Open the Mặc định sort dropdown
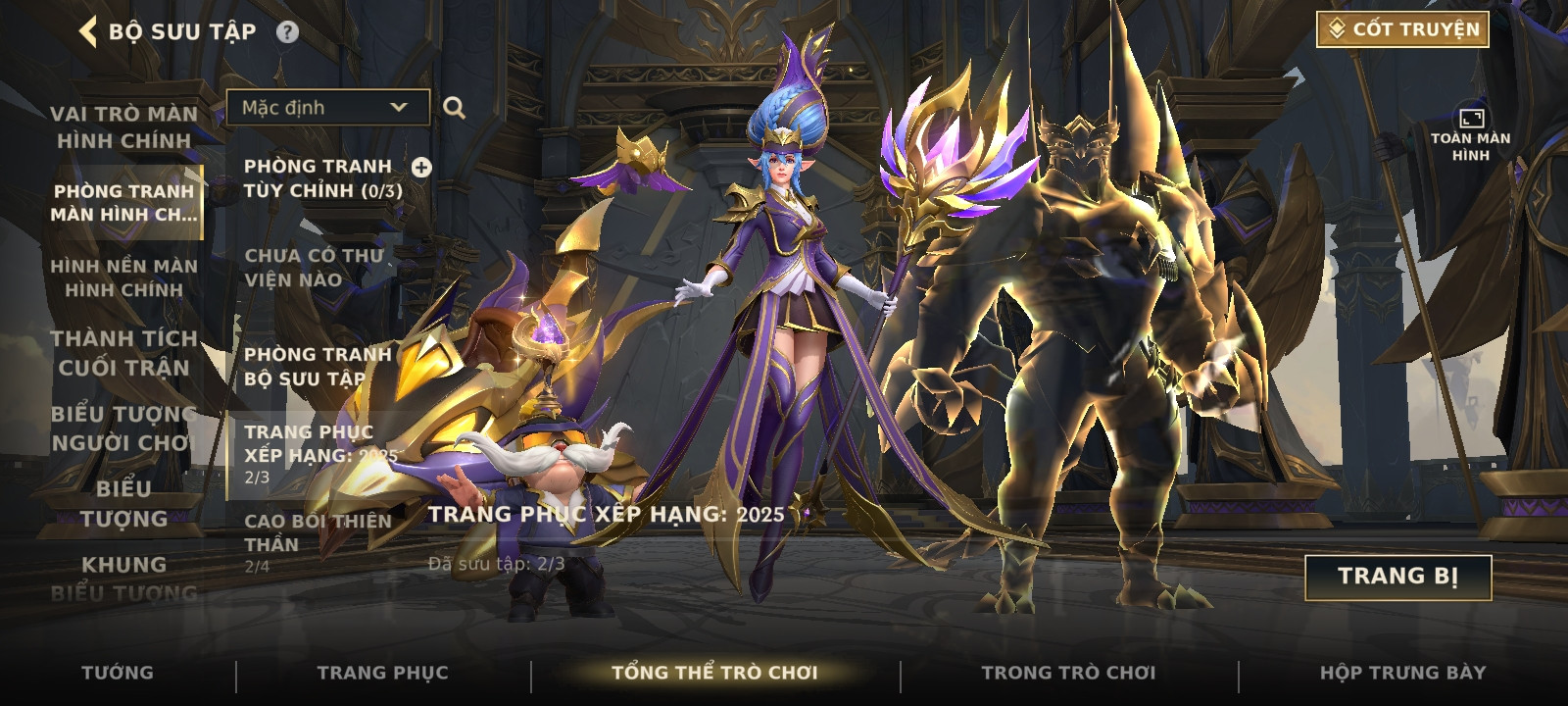 (x=327, y=108)
